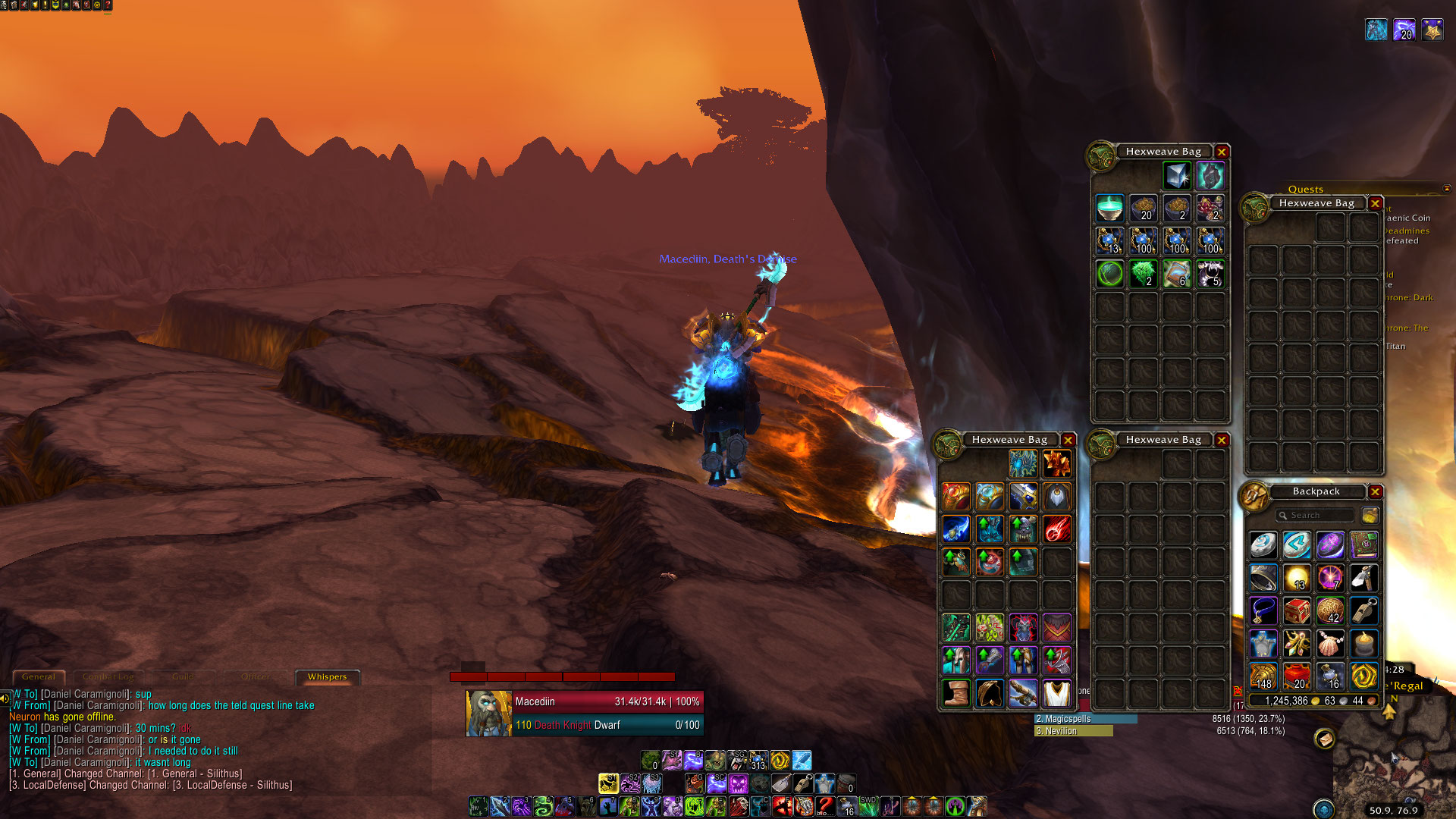Viewport: 1456px width, 819px height.
Task: Select the Guild chat tab
Action: click(x=183, y=676)
